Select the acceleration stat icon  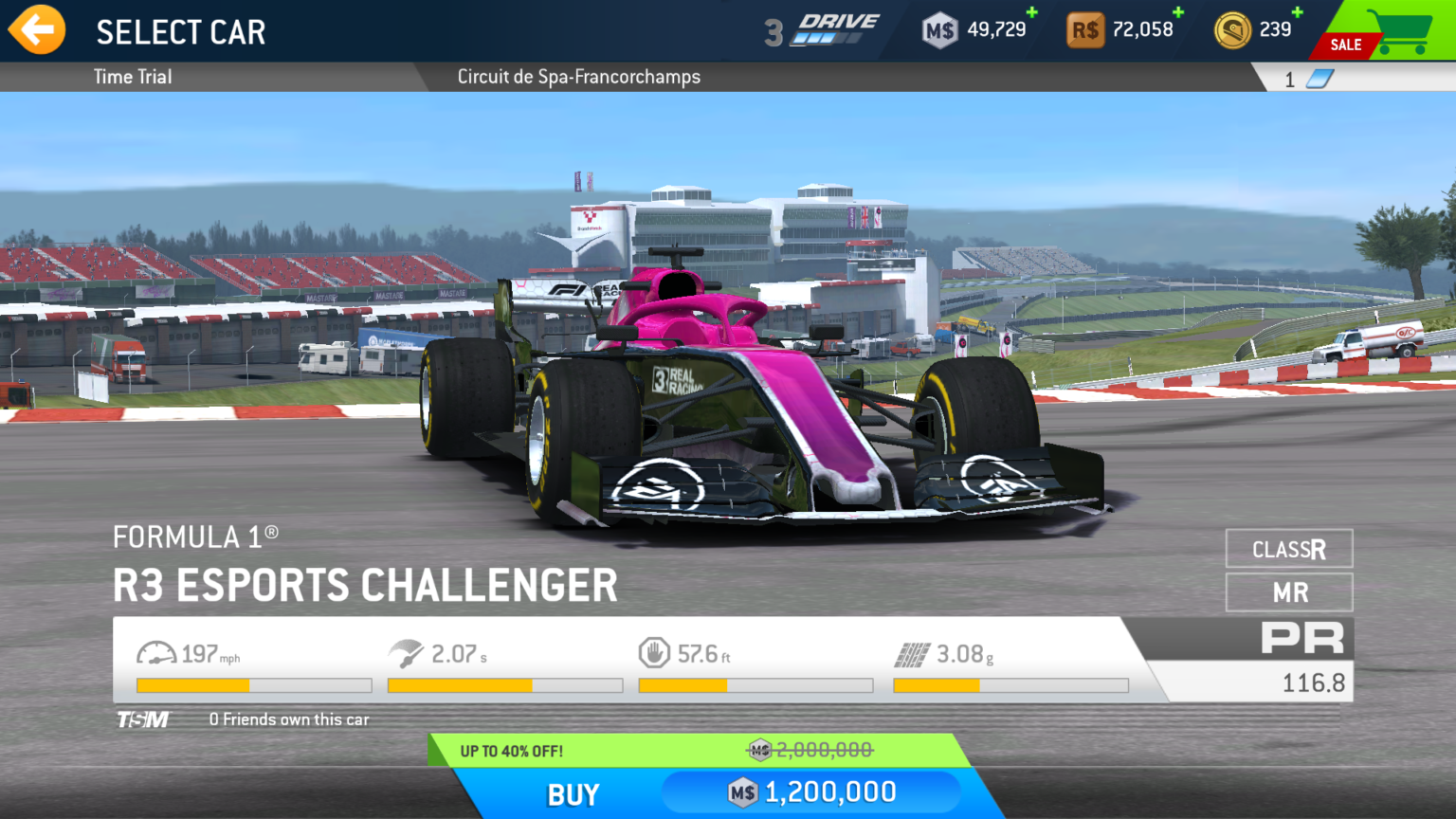click(x=408, y=651)
